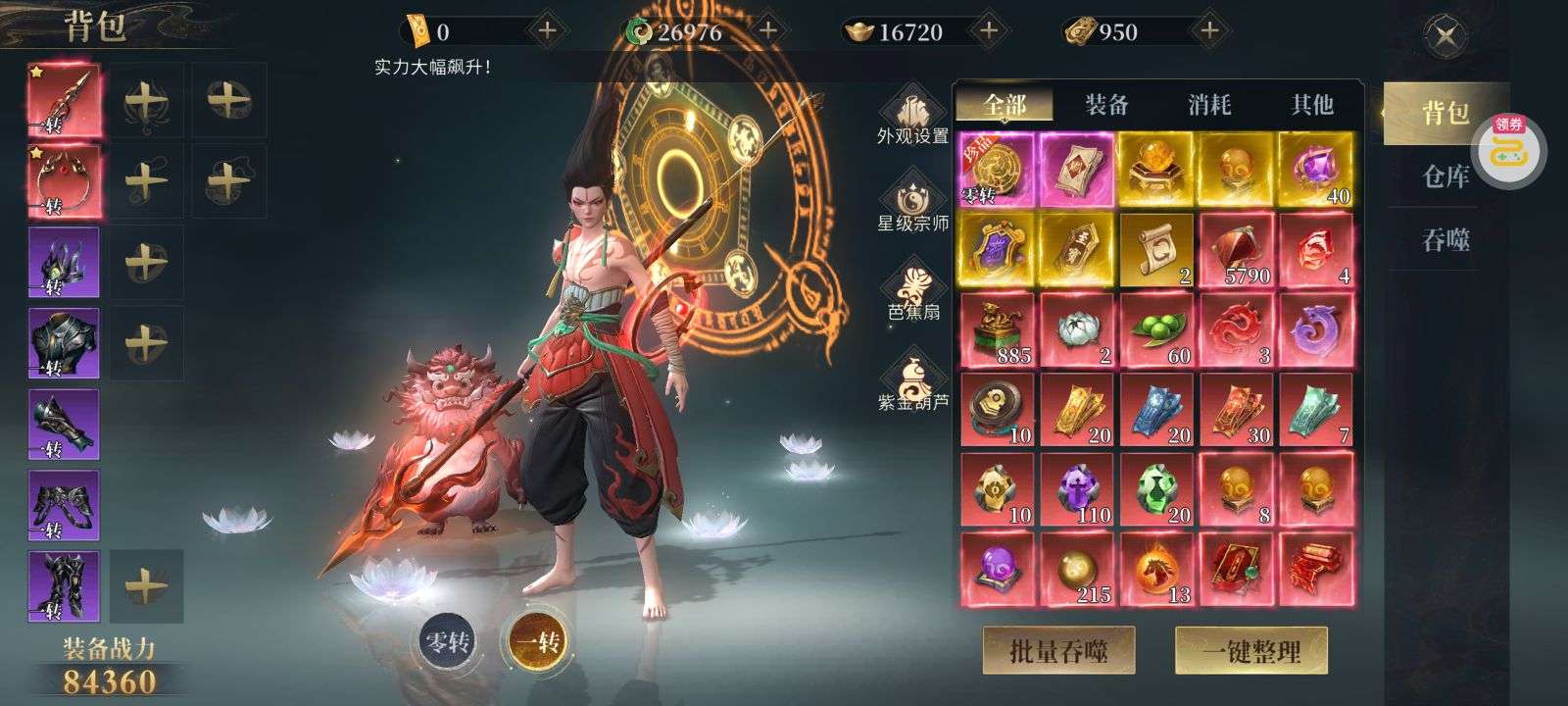Viewport: 1568px width, 706px height.
Task: Open the 吞噬 devour tab
Action: [1445, 239]
